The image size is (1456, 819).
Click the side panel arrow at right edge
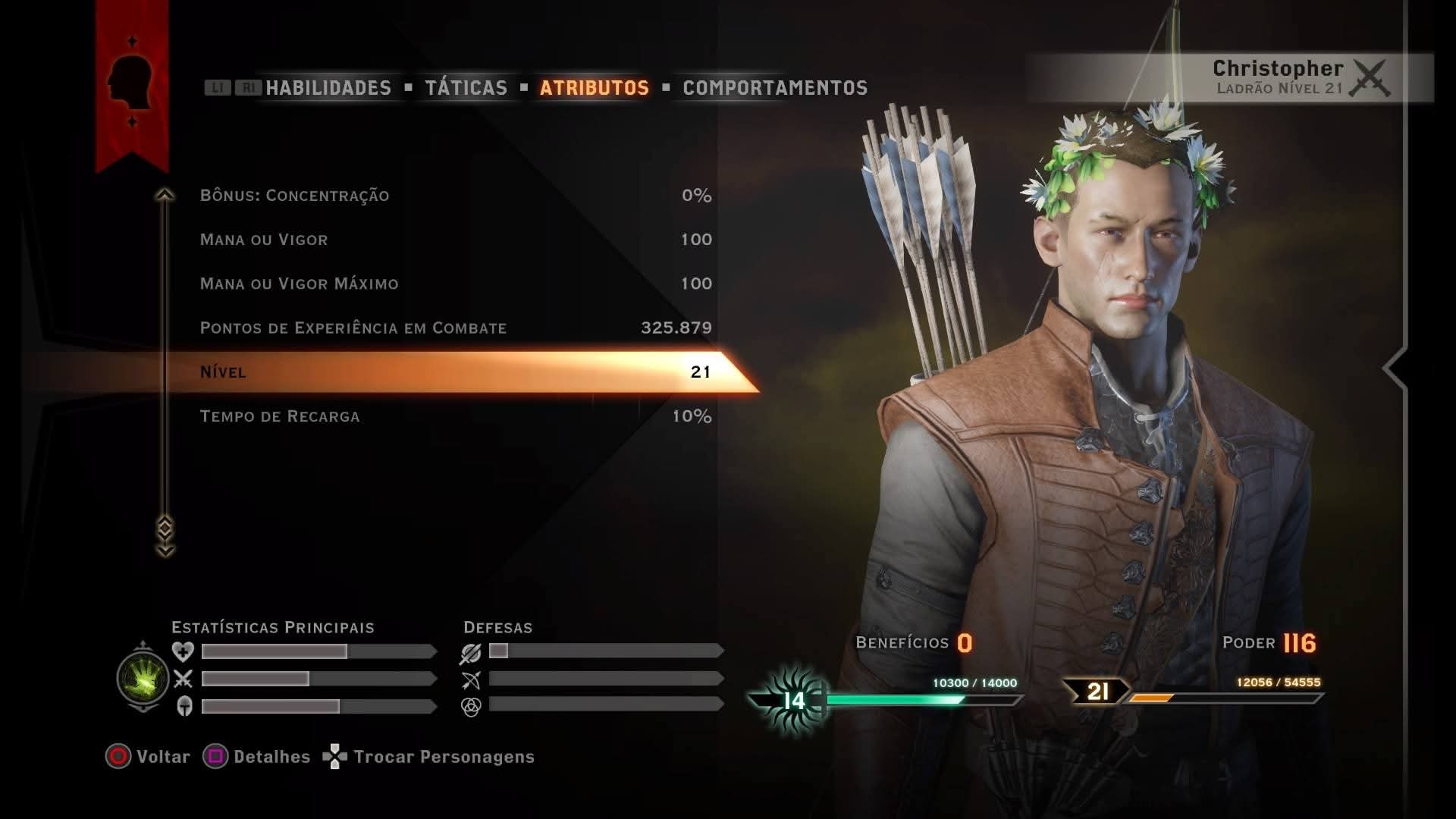click(1394, 369)
